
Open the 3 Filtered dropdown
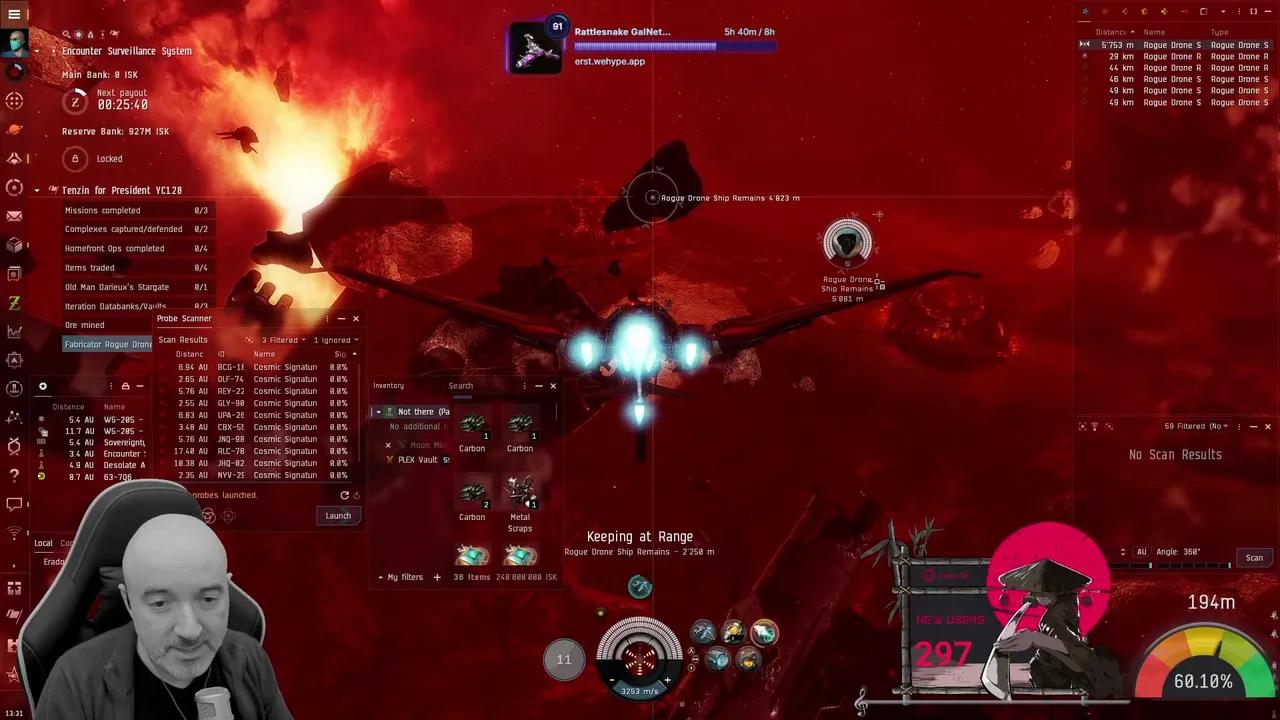(x=283, y=340)
